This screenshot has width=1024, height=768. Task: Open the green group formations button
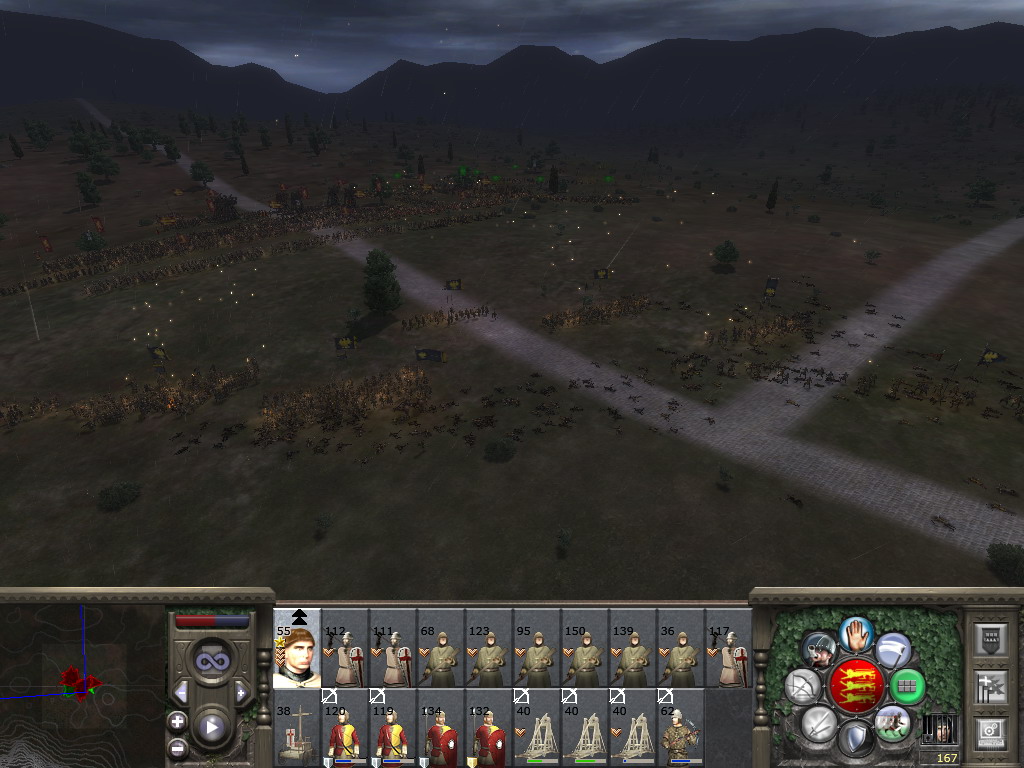907,687
